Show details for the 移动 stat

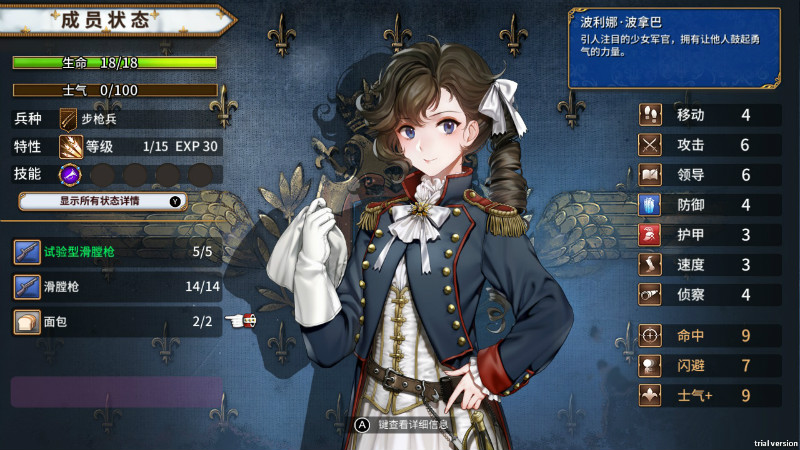click(710, 115)
